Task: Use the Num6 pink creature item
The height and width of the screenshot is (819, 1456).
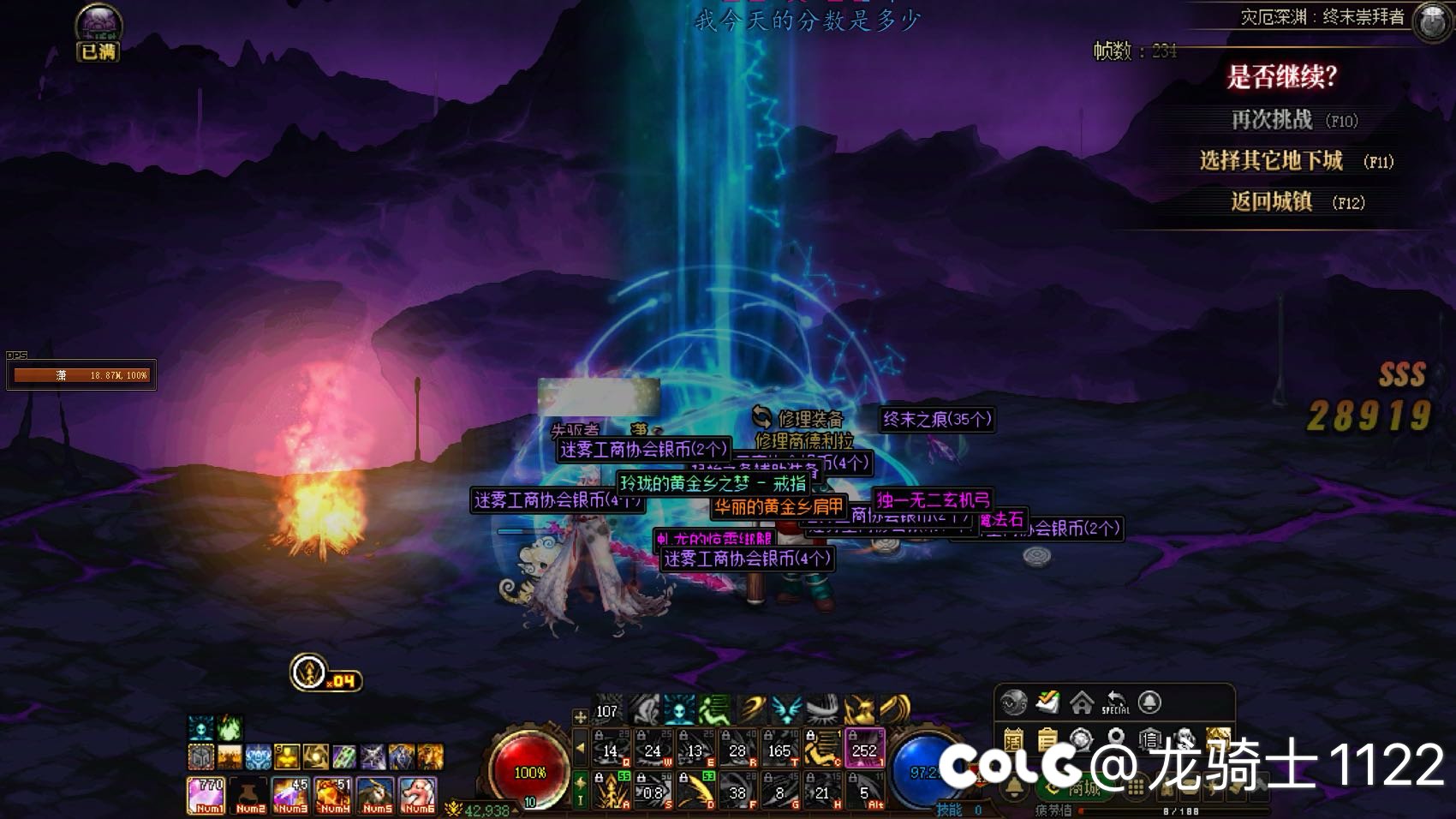Action: (x=418, y=795)
